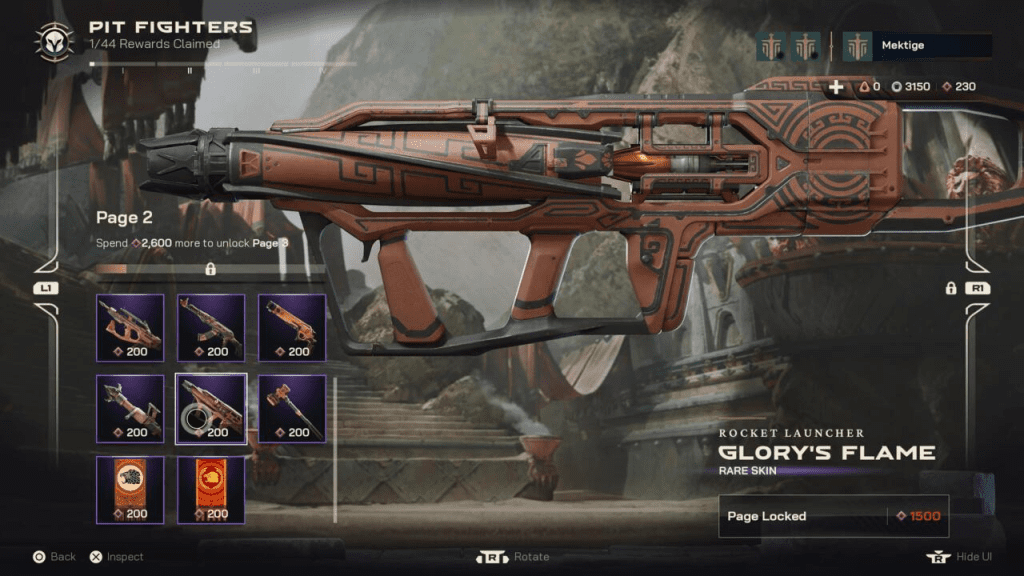Pick the red lion emblem banner reward
1024x576 pixels.
pyautogui.click(x=211, y=489)
